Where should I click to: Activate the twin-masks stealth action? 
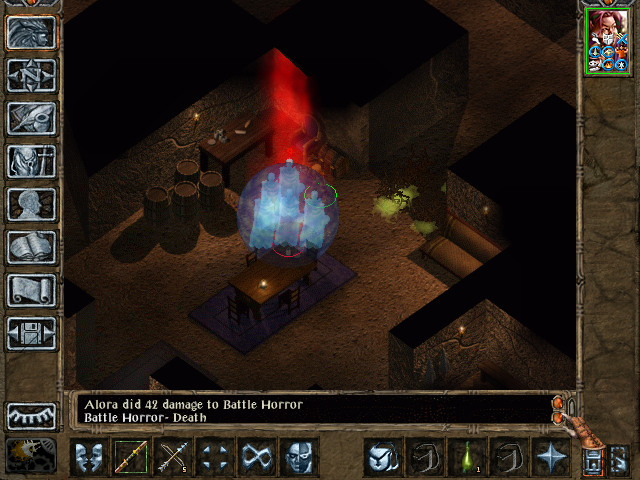90,457
